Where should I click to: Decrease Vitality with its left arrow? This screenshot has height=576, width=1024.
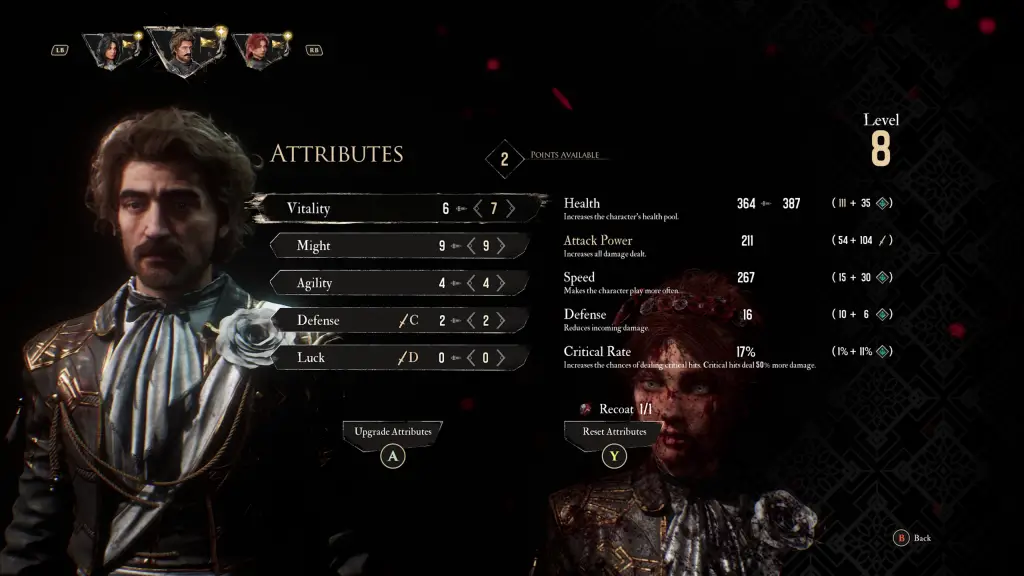point(477,209)
